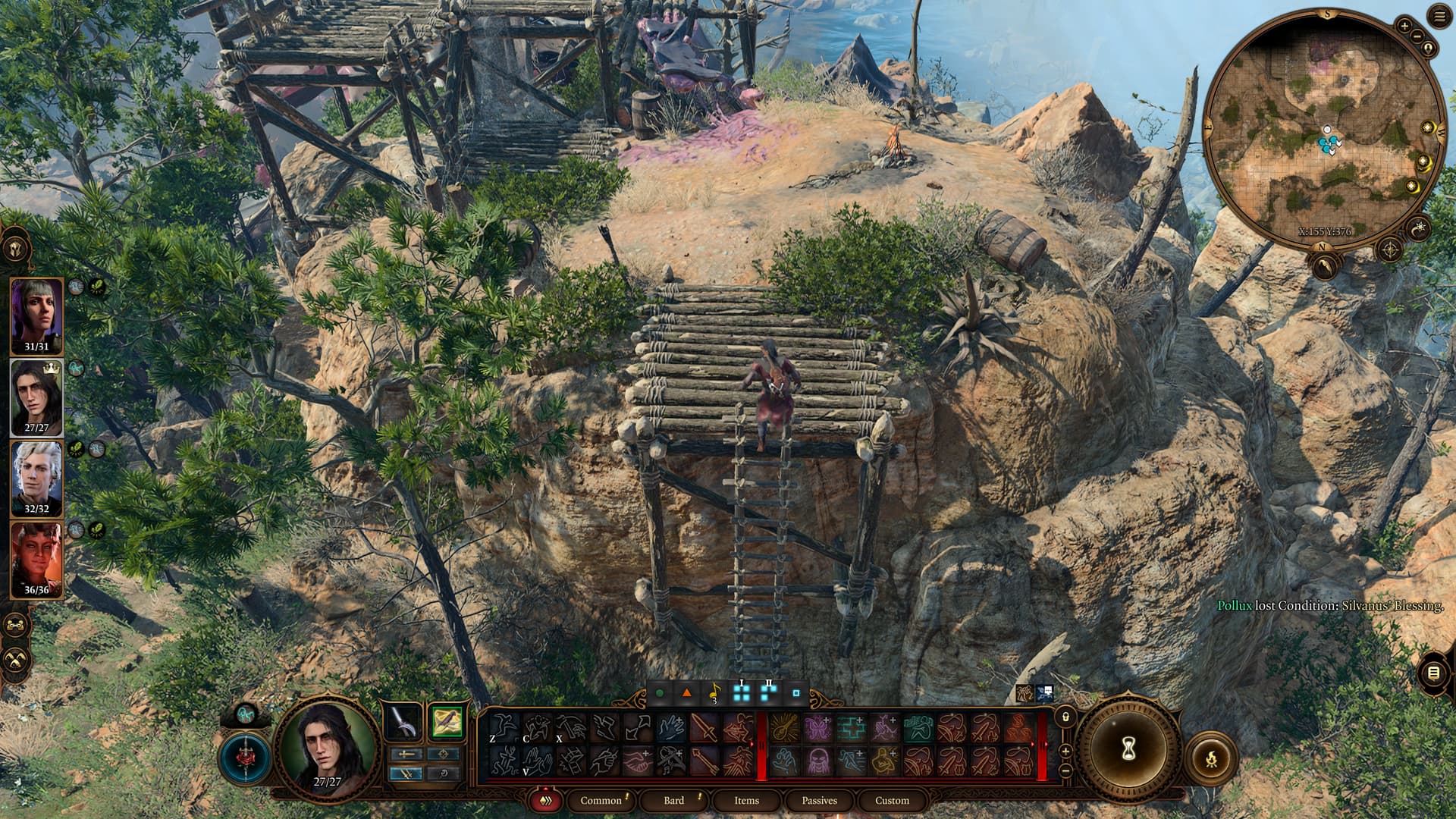This screenshot has width=1456, height=819.
Task: Switch to the Common hotbar tab
Action: point(601,800)
